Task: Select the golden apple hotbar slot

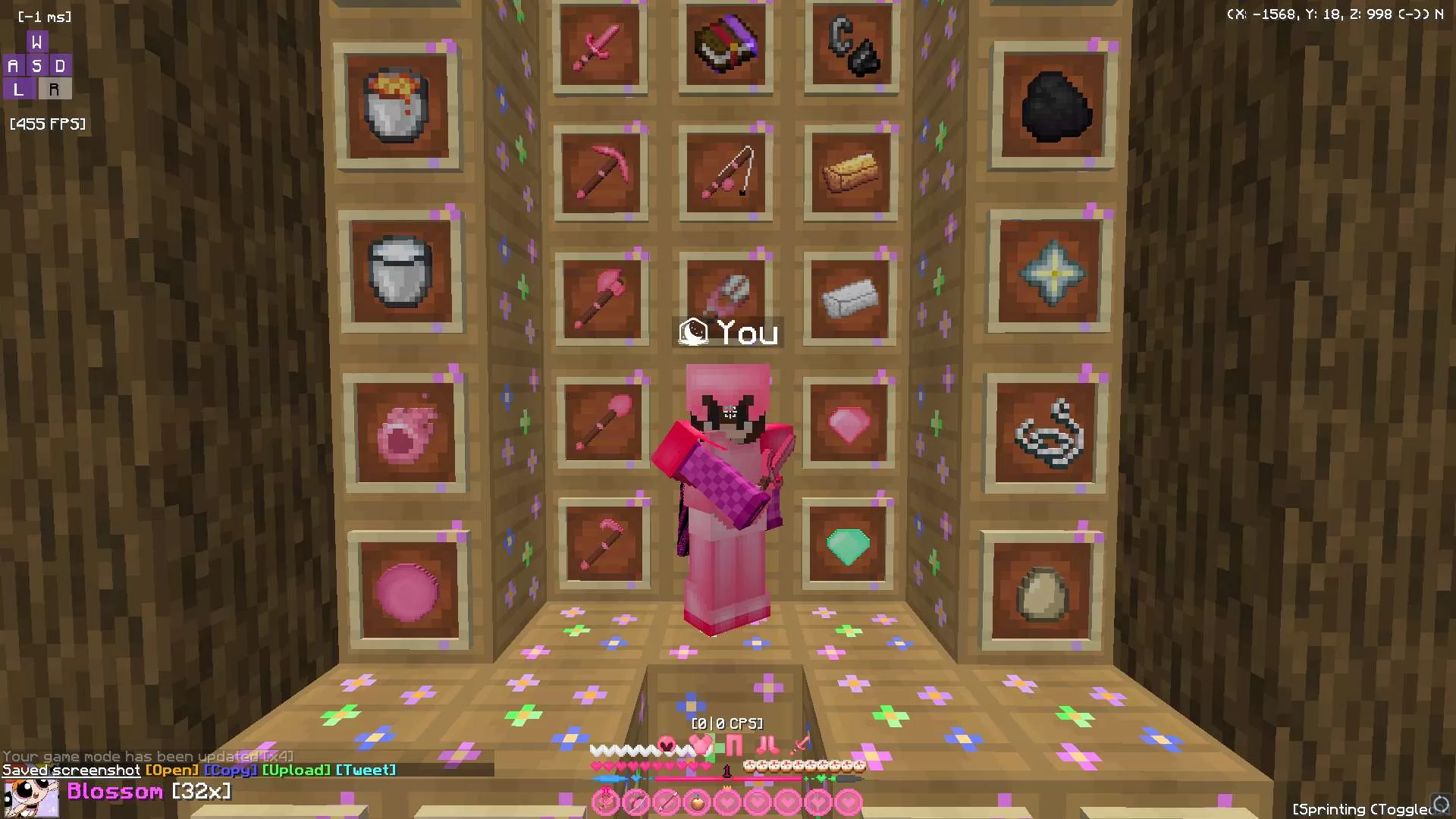Action: (x=697, y=802)
